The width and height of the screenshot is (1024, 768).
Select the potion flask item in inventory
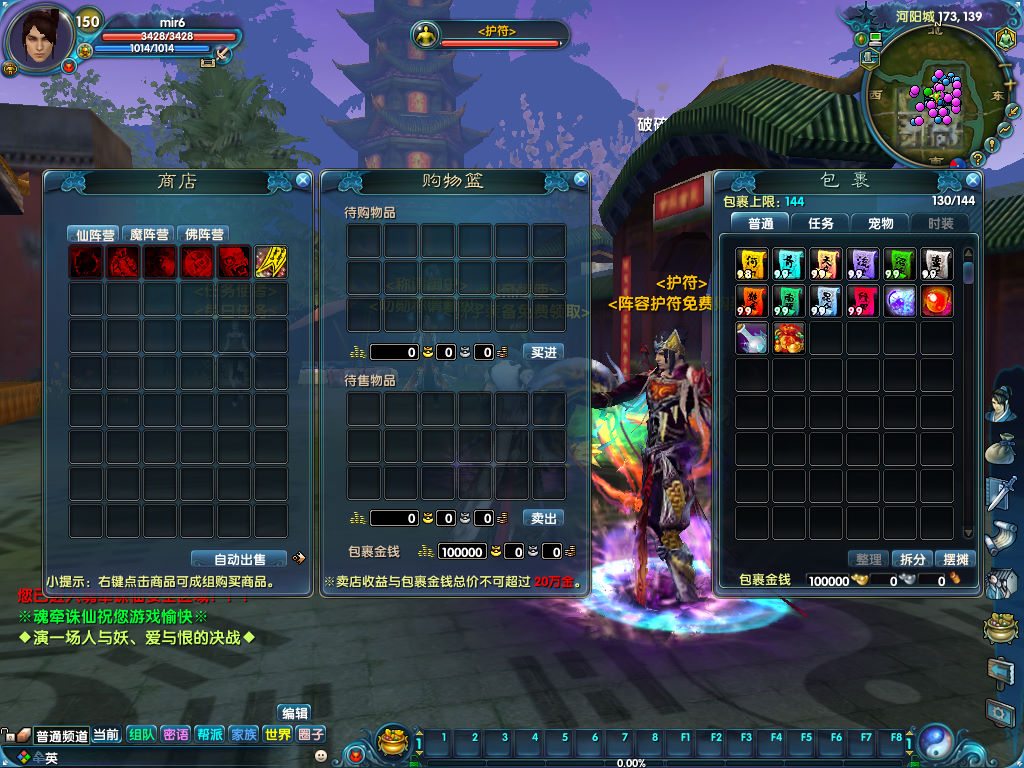click(752, 338)
